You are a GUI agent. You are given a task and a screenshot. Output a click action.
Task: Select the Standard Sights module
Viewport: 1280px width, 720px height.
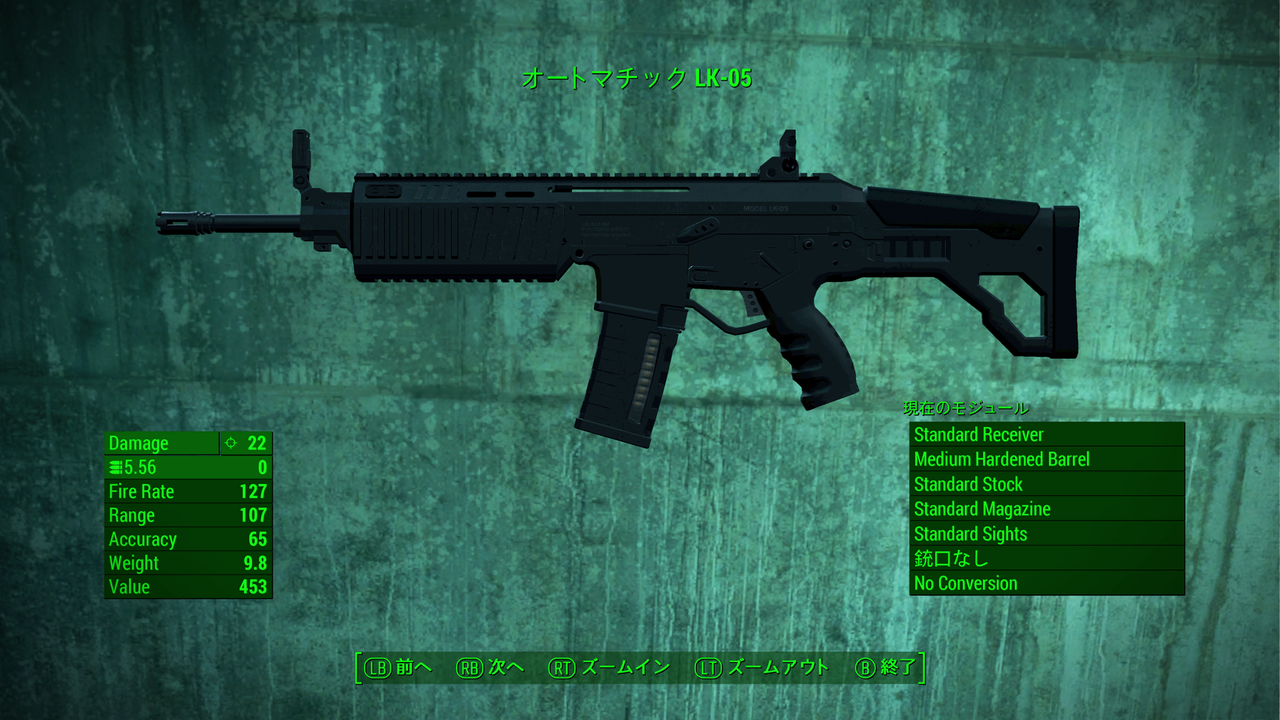[970, 535]
